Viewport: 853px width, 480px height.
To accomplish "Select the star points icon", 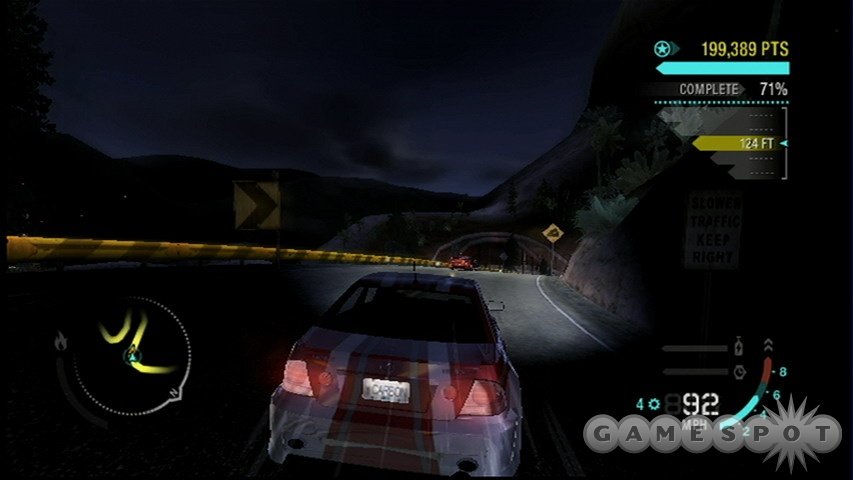I will tap(661, 48).
